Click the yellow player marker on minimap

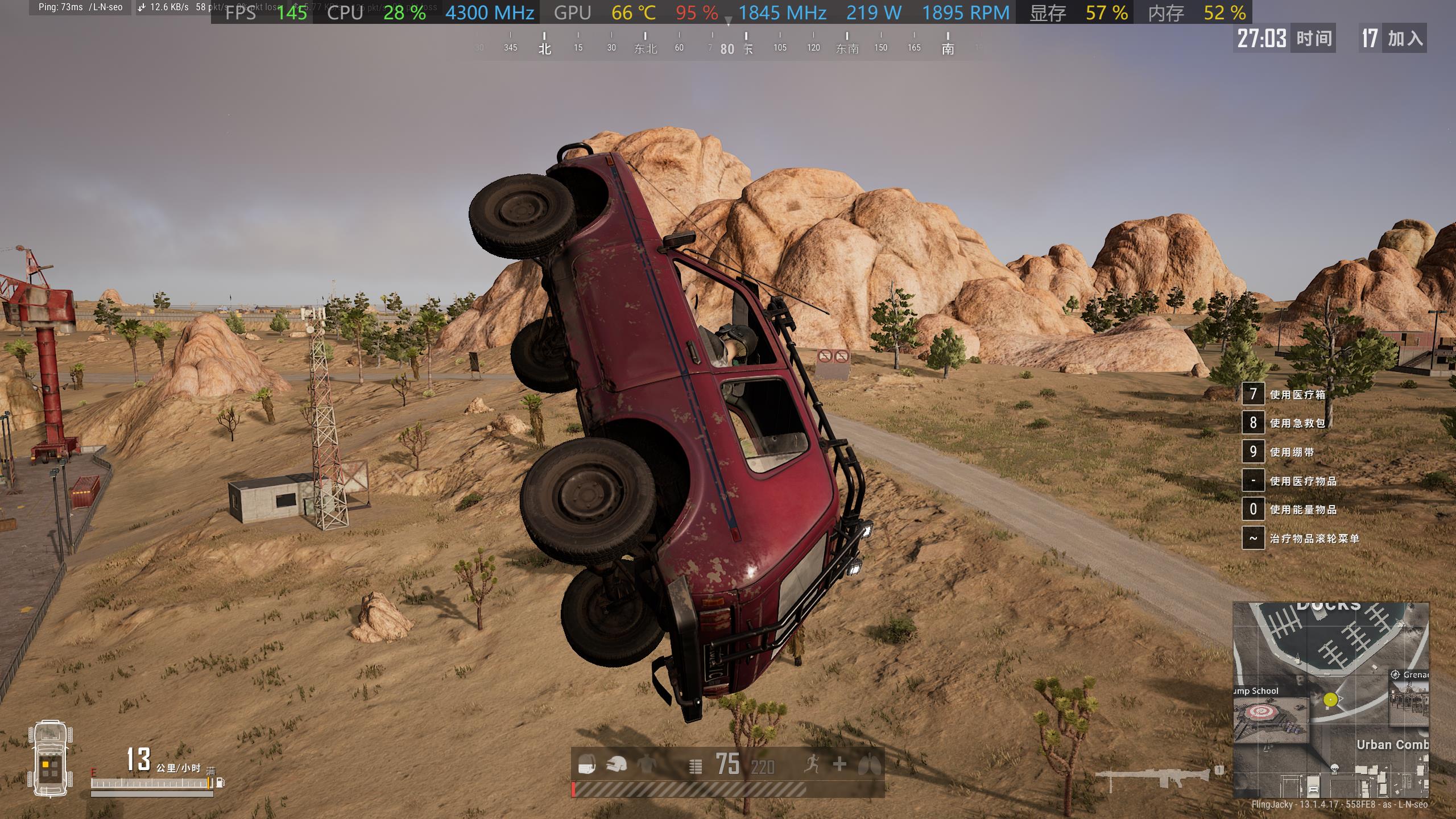(x=1330, y=700)
